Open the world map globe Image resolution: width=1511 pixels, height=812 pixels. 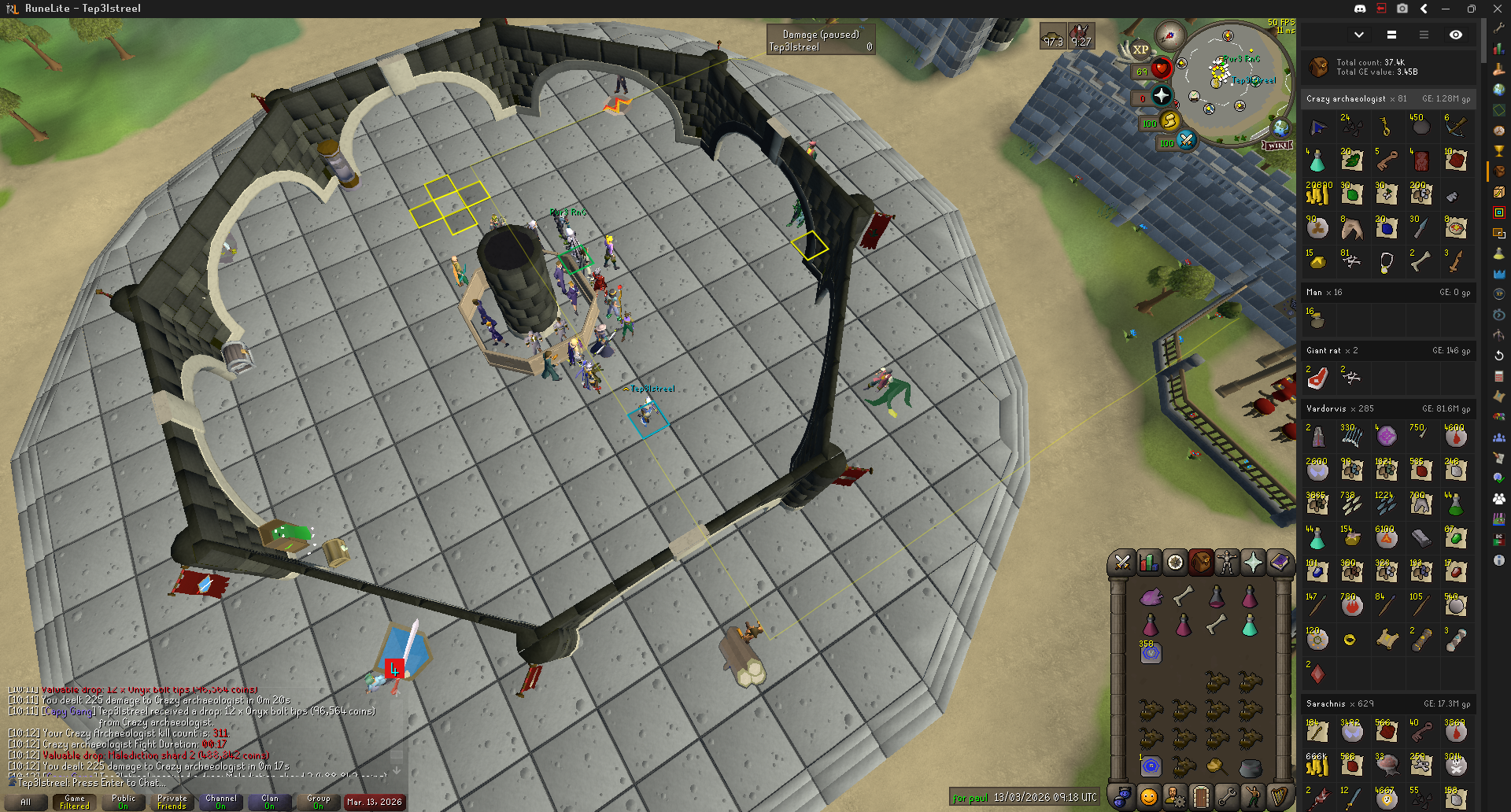click(1281, 127)
